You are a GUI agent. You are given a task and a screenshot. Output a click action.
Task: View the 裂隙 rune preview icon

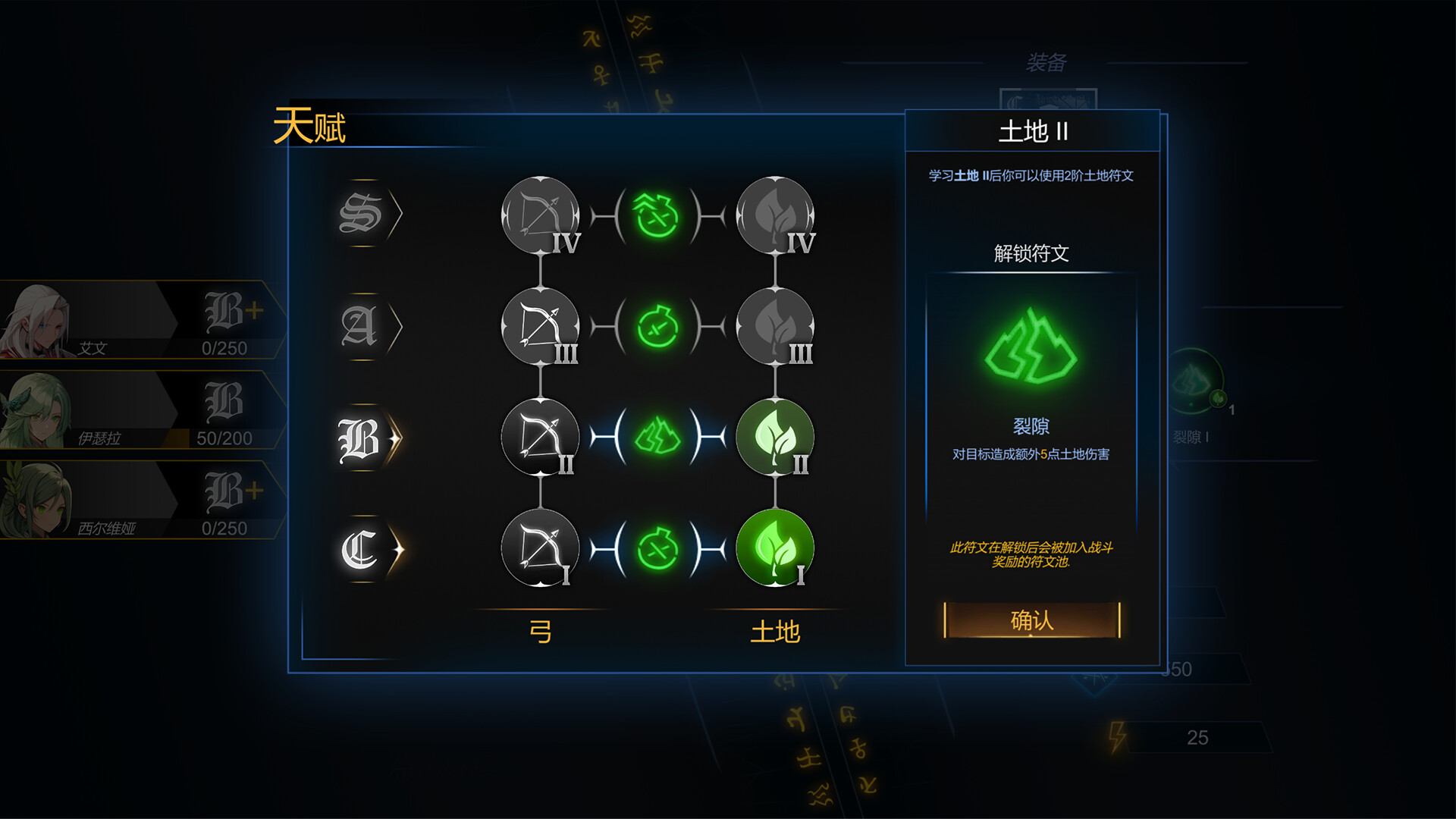1031,347
